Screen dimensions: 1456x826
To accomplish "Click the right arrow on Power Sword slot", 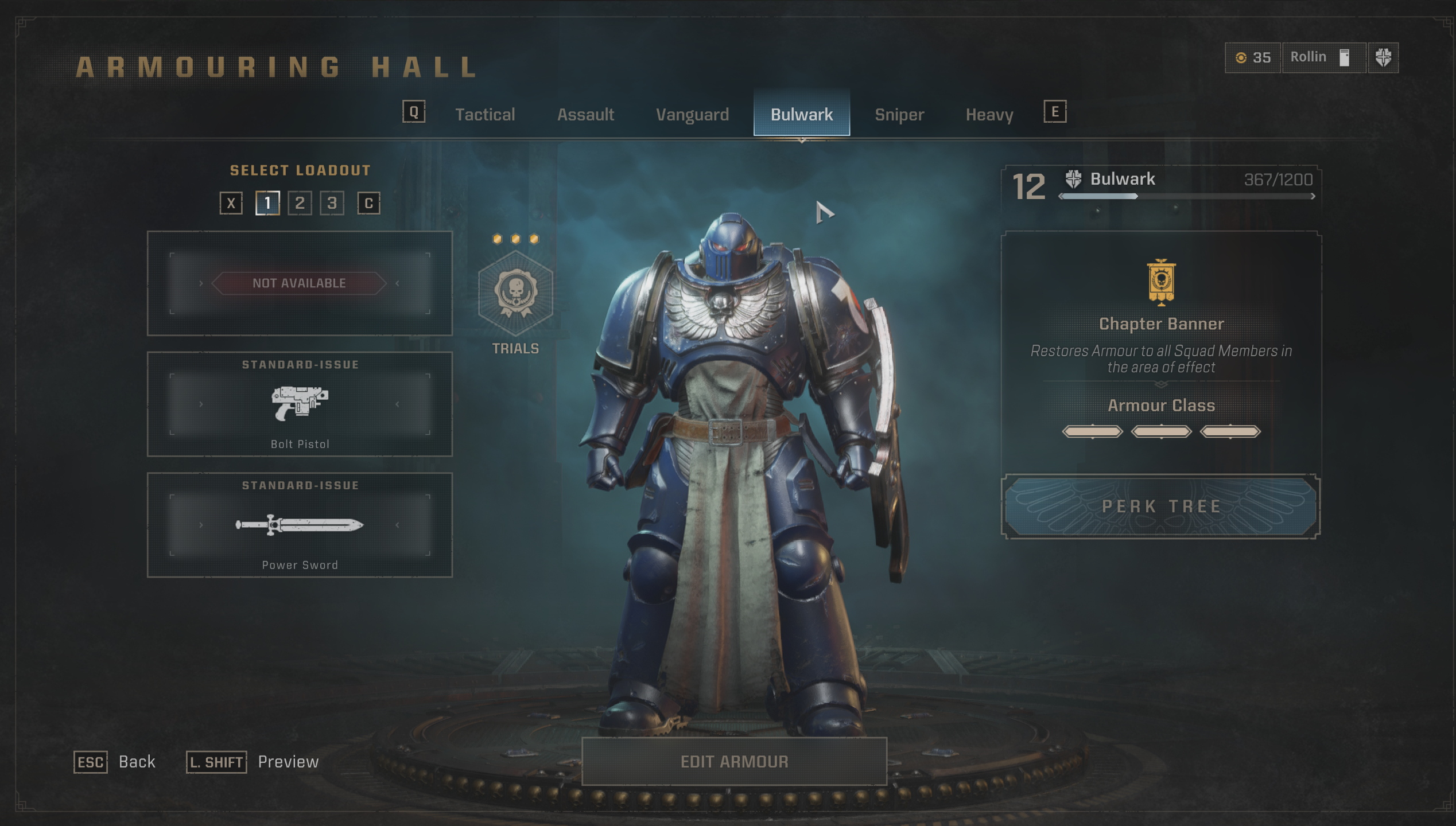I will coord(397,524).
